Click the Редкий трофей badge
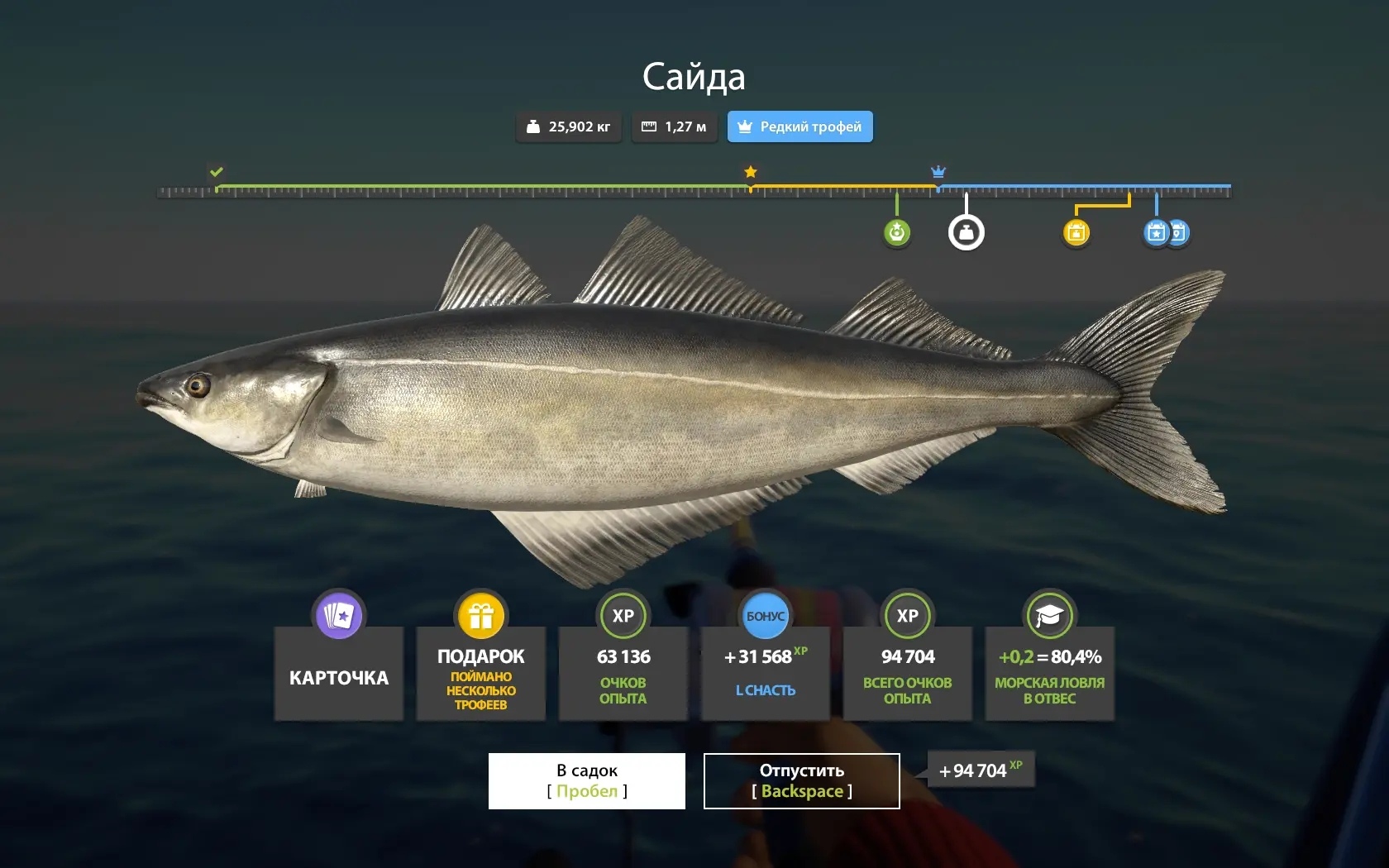The image size is (1389, 868). point(800,126)
